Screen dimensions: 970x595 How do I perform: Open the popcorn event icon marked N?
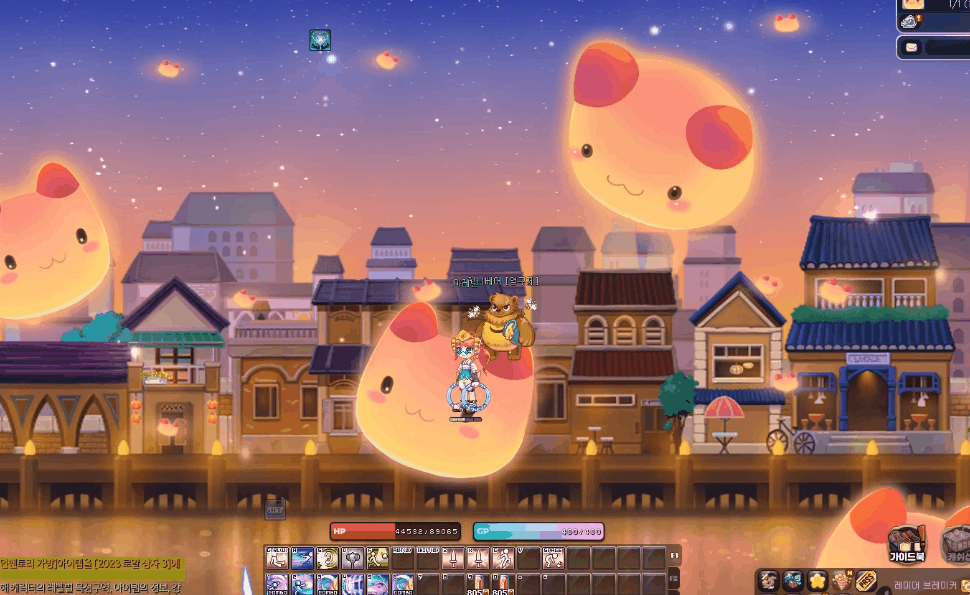(x=842, y=580)
